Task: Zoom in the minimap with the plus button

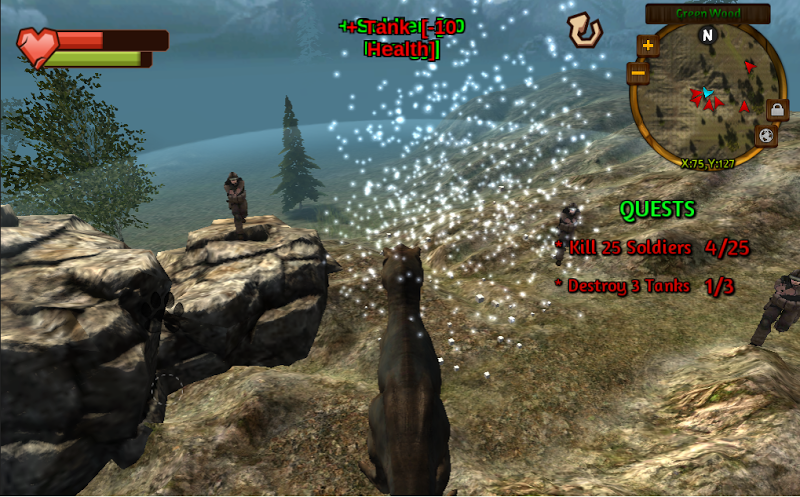Action: pyautogui.click(x=648, y=46)
